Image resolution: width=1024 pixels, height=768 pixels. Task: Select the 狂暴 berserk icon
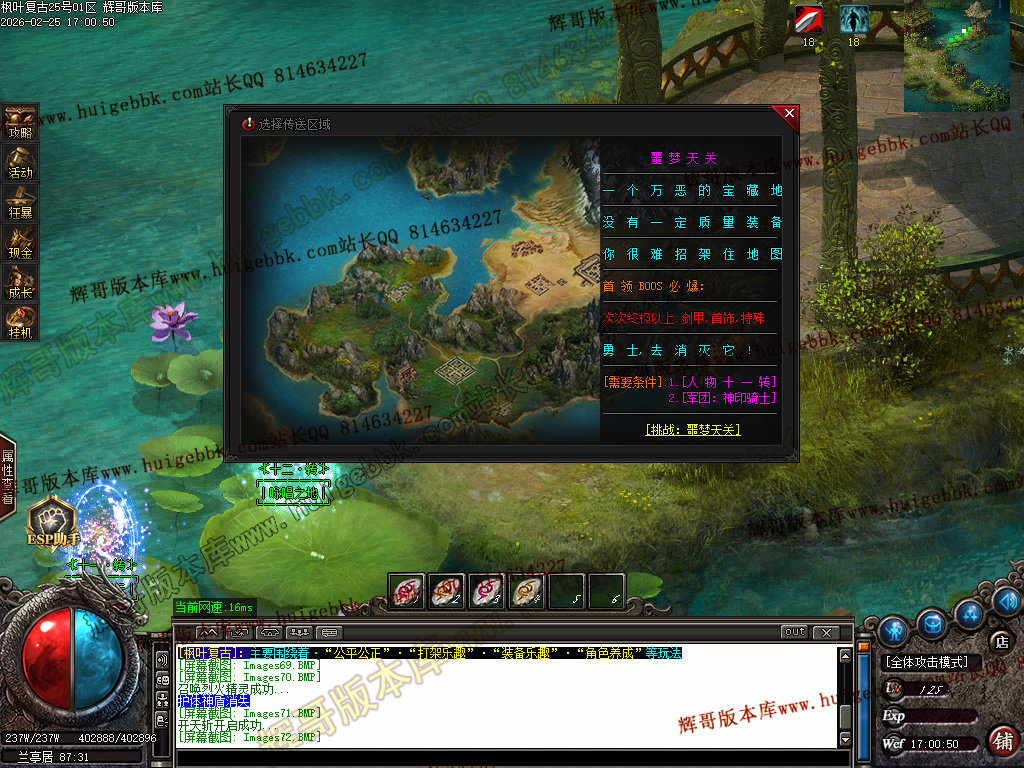(x=20, y=201)
